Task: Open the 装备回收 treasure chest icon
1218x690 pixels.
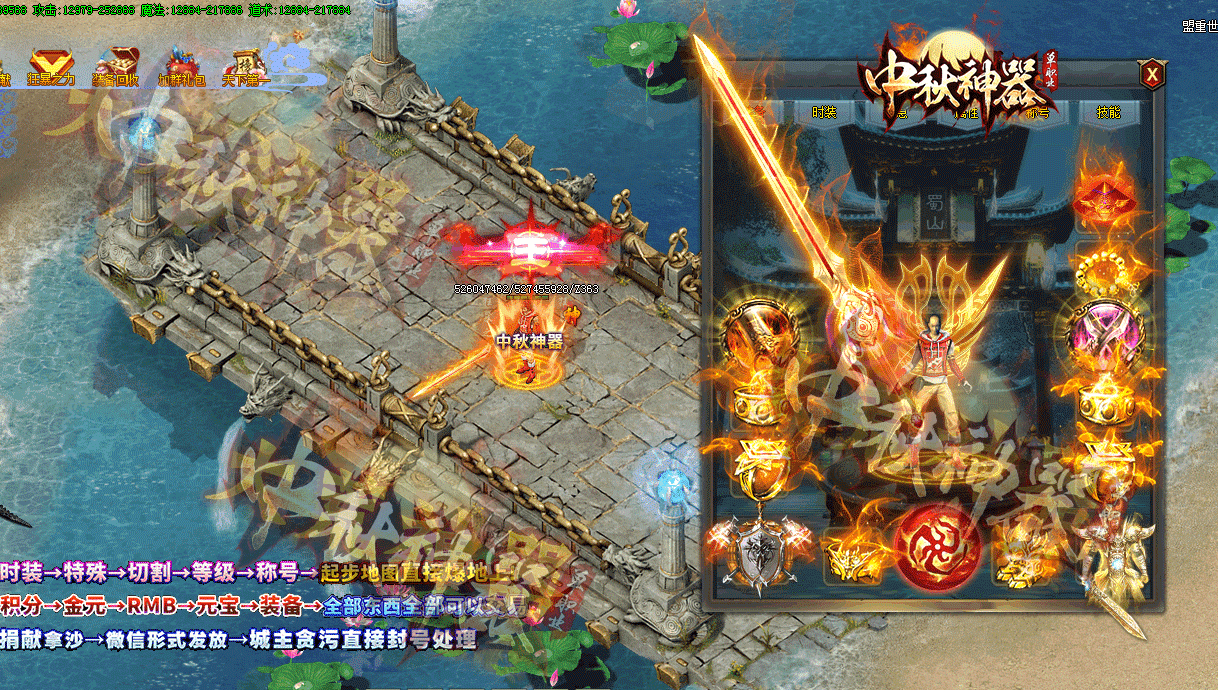Action: (118, 67)
